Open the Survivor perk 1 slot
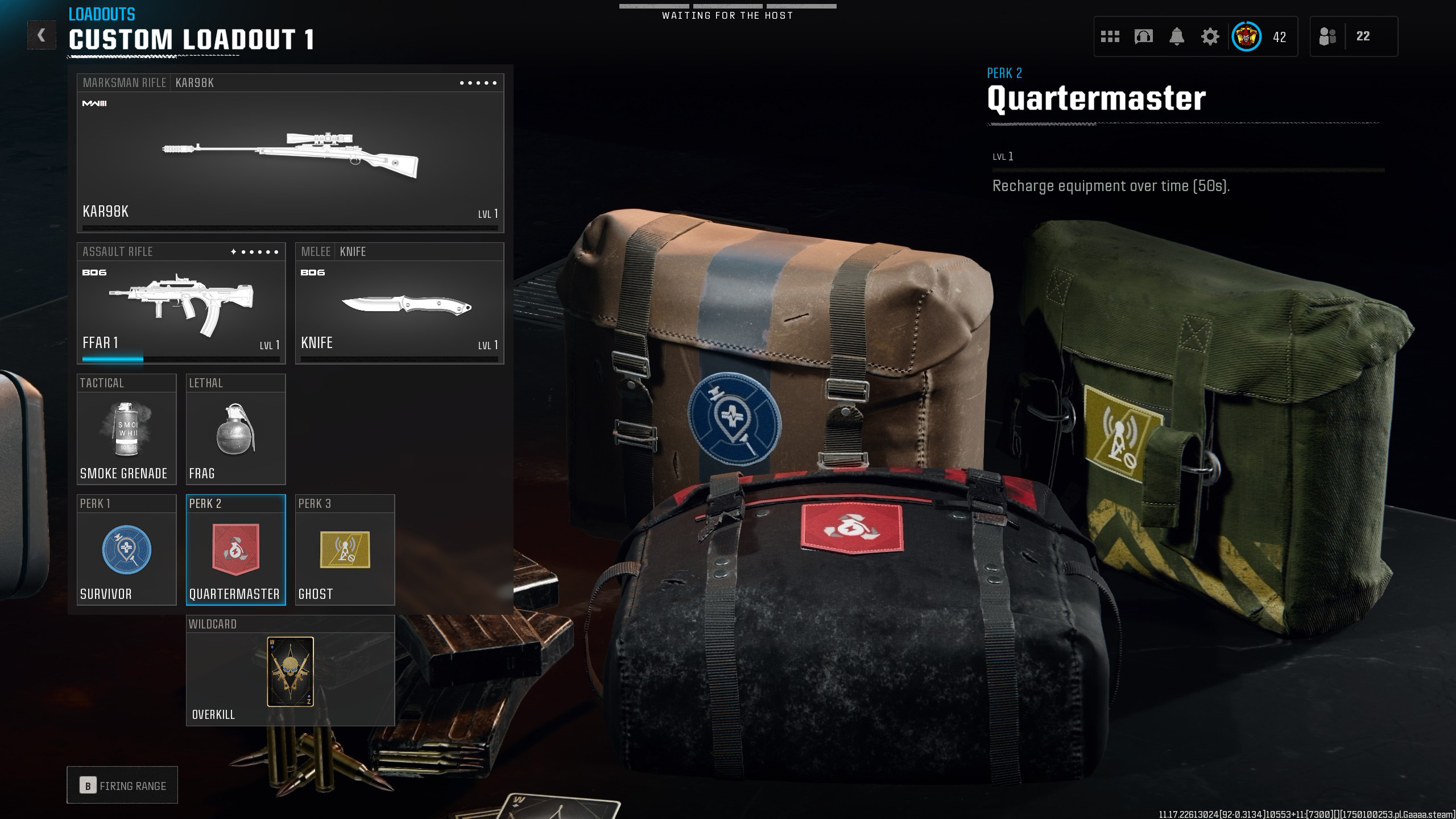 point(126,550)
